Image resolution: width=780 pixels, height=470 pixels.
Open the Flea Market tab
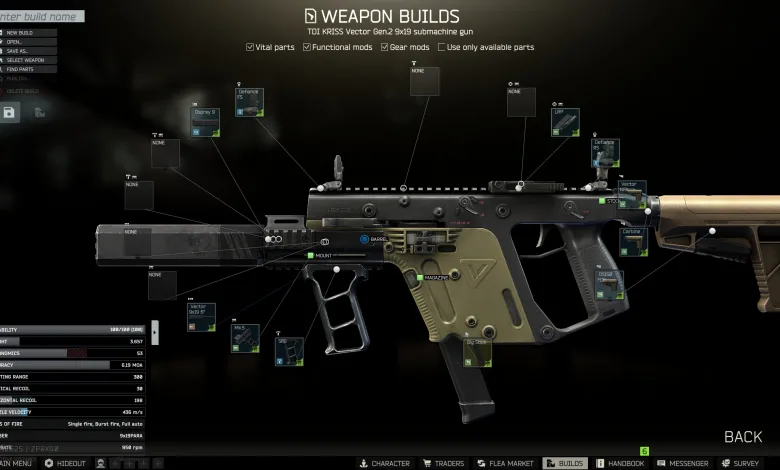tap(503, 463)
